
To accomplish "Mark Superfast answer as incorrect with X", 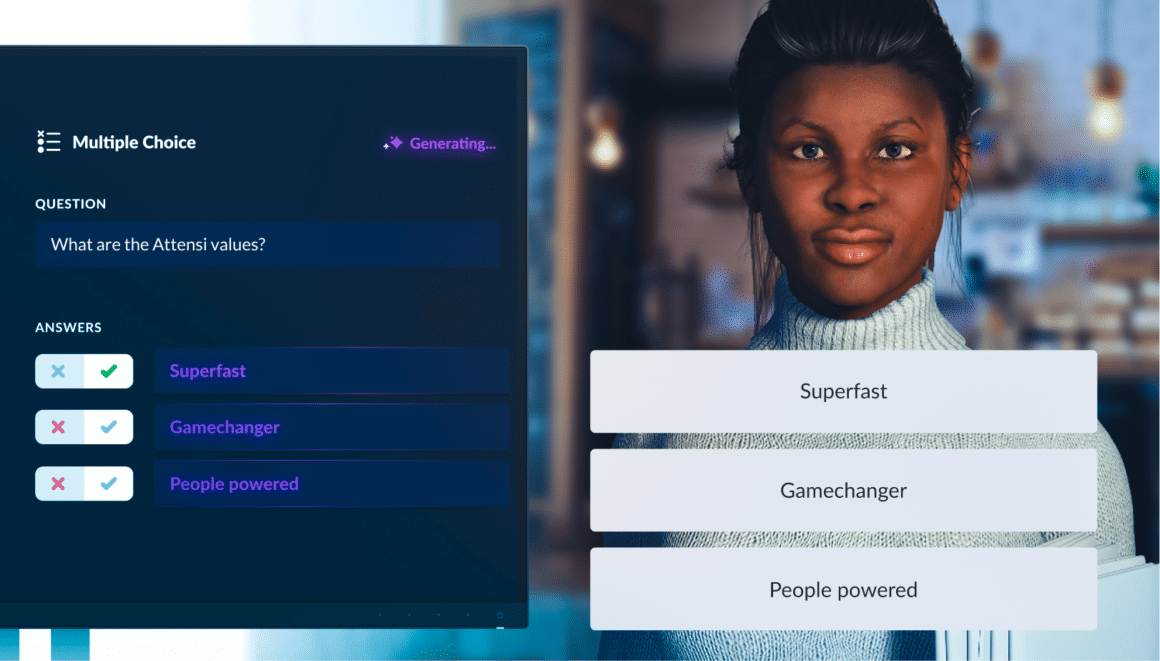I will click(x=59, y=371).
